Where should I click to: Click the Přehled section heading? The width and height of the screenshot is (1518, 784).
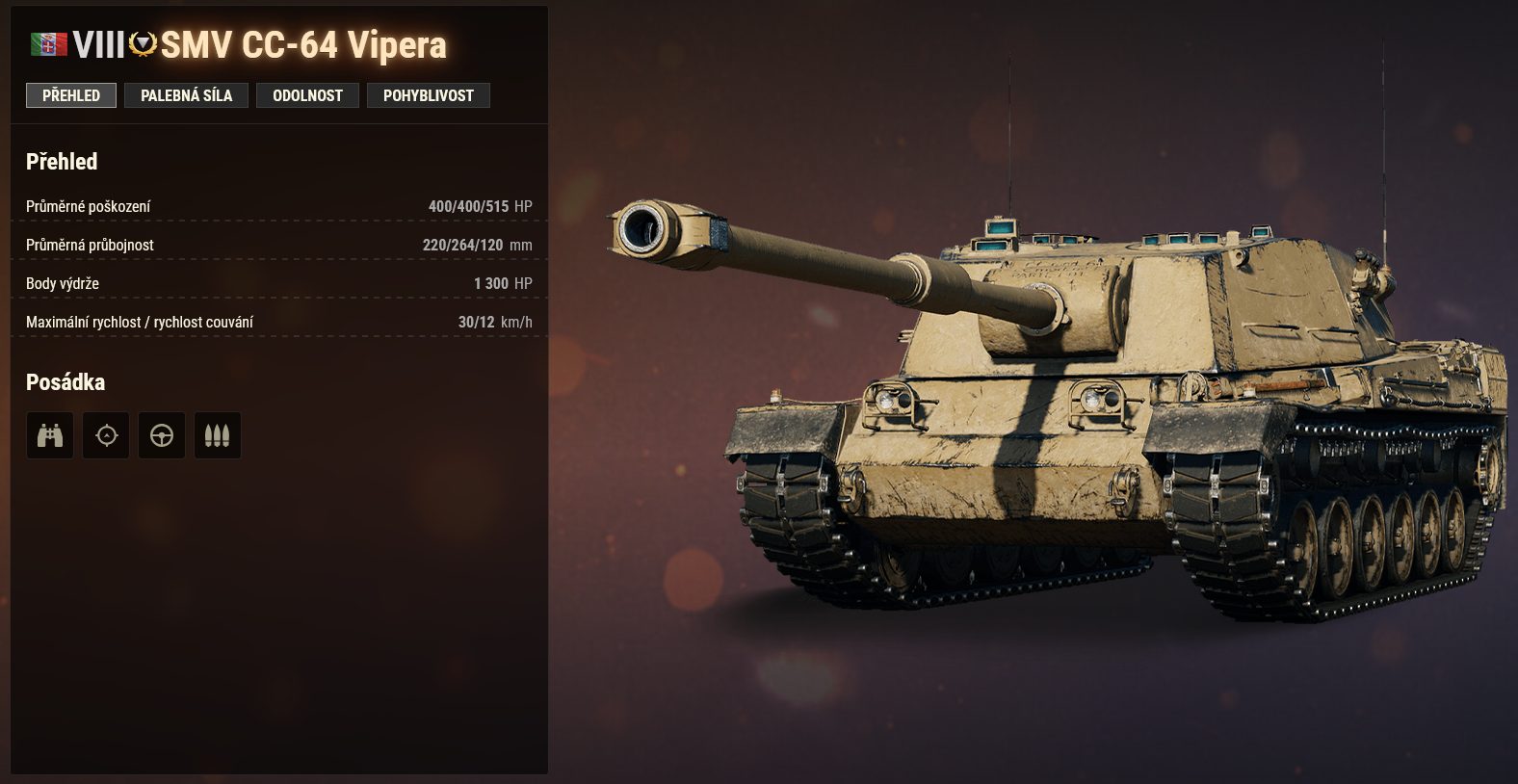pos(62,162)
